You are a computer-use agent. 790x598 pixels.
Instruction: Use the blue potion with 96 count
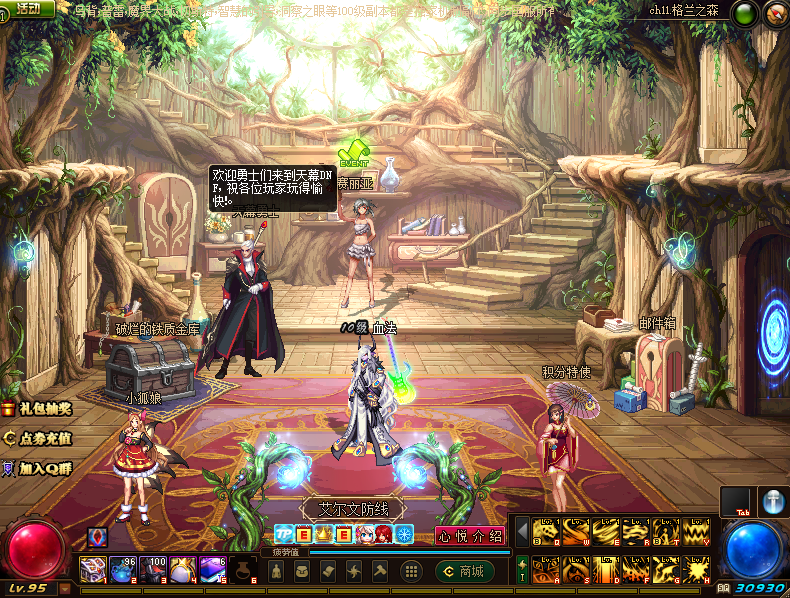124,570
